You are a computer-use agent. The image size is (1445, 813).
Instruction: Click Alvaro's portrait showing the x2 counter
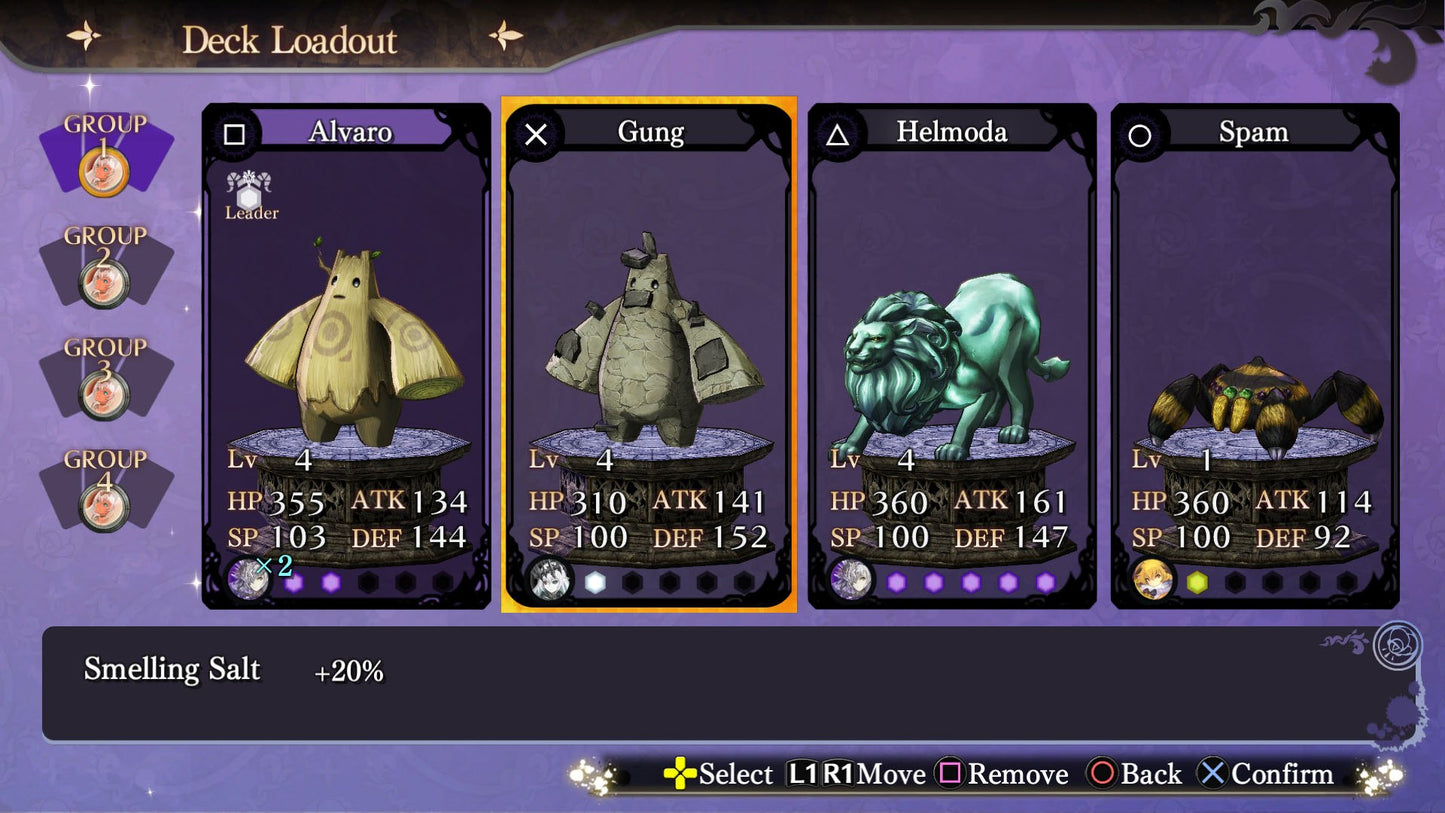[x=250, y=578]
